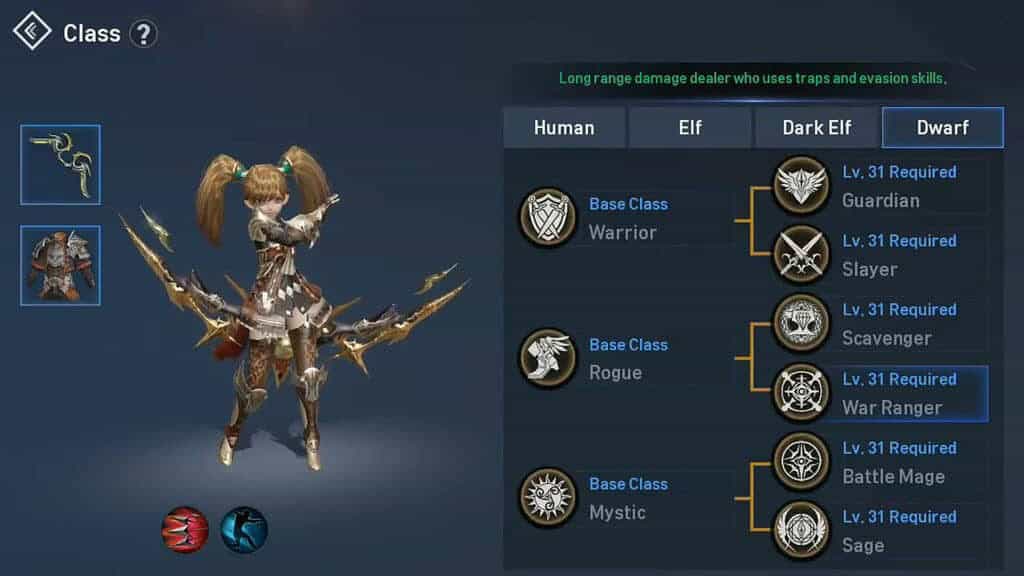Choose the Slayer class
This screenshot has width=1024, height=576.
[802, 255]
